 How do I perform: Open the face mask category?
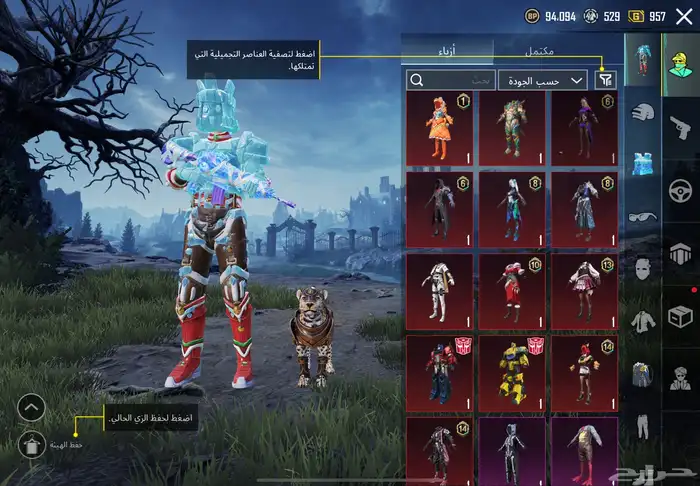643,270
